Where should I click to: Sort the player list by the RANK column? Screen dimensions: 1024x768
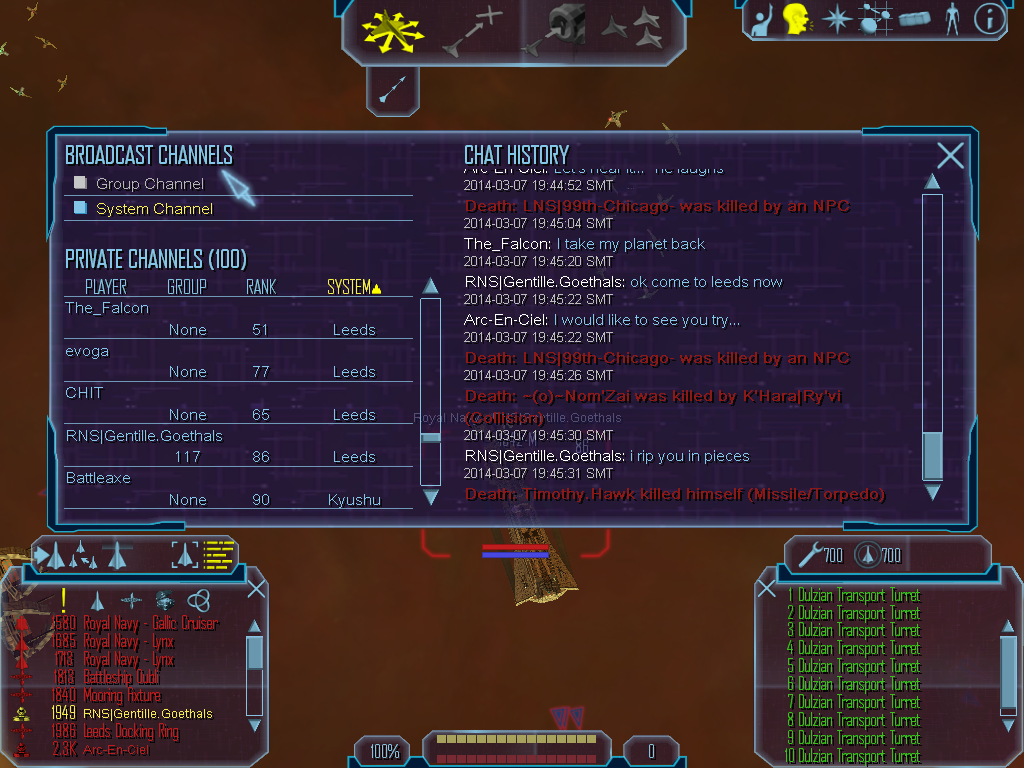(x=260, y=288)
